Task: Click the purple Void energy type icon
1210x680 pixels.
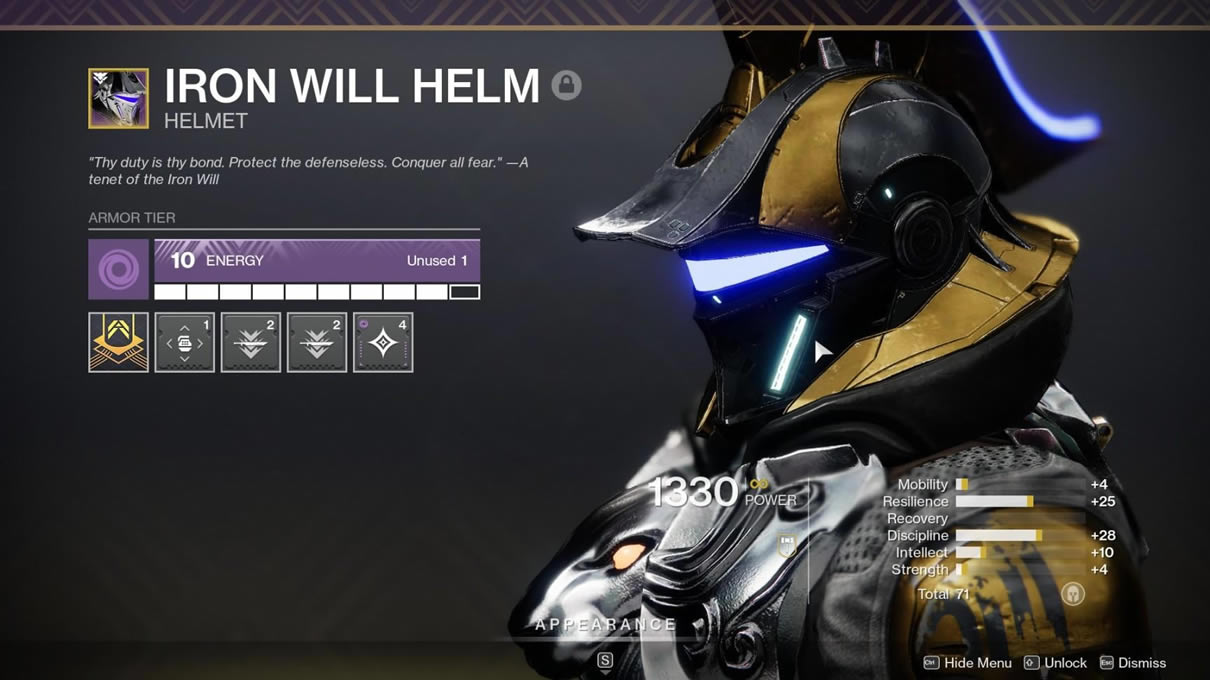Action: 118,269
